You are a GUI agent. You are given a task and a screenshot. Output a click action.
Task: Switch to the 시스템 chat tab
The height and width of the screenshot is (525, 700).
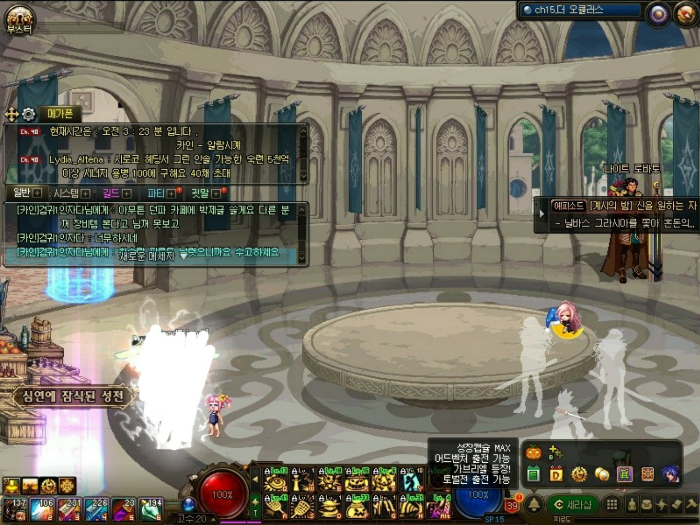[68, 192]
